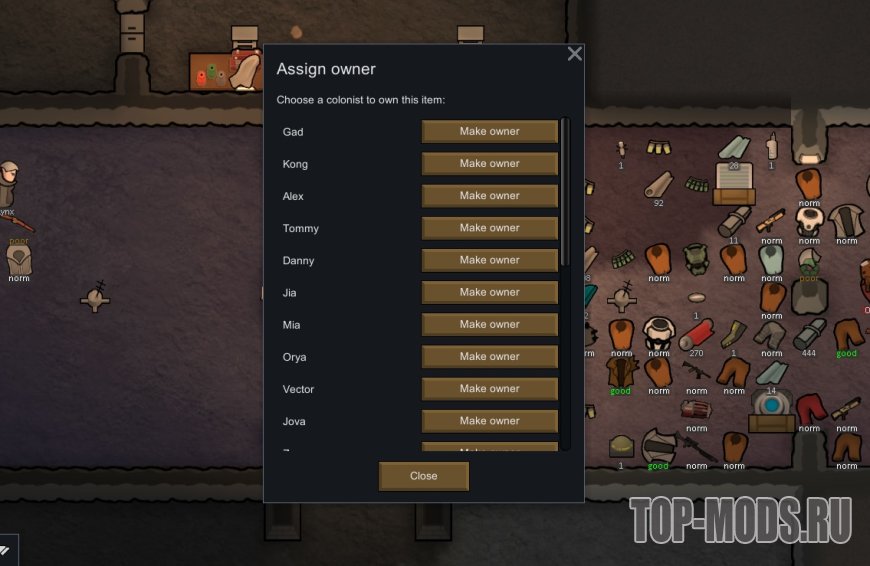
Task: Assign Orya as owner
Action: (x=489, y=356)
